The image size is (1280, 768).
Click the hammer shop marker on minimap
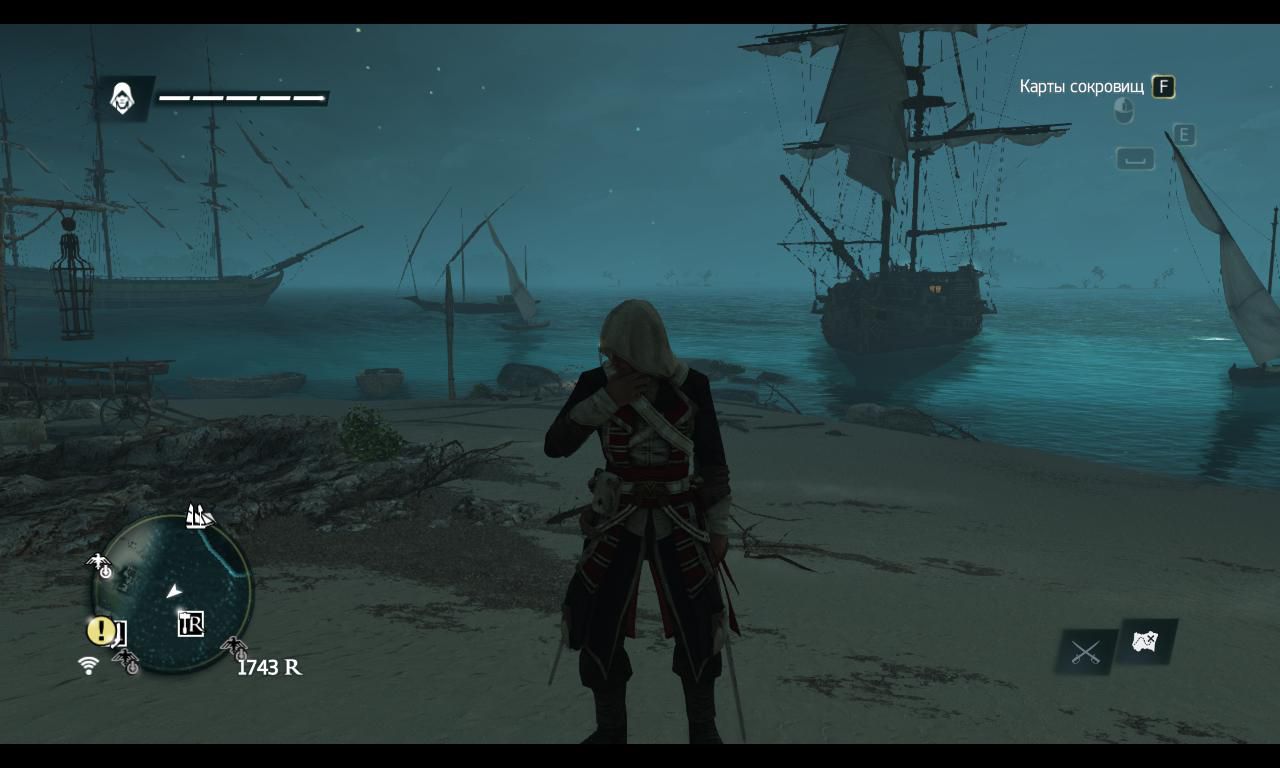(190, 624)
